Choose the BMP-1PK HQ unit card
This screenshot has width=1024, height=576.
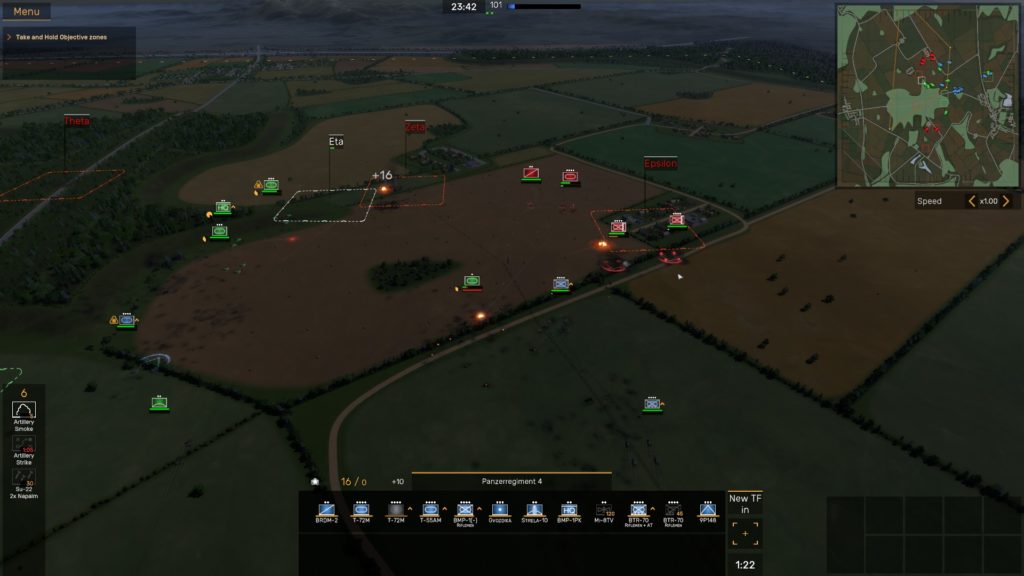pos(569,512)
